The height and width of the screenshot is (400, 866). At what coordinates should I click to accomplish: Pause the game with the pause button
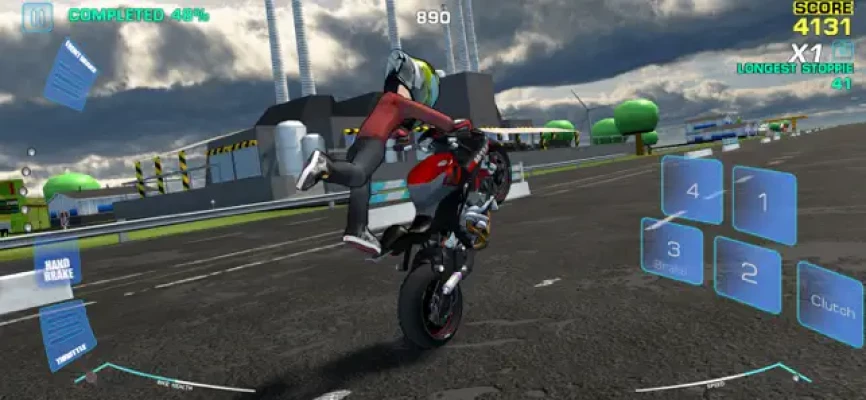point(37,16)
